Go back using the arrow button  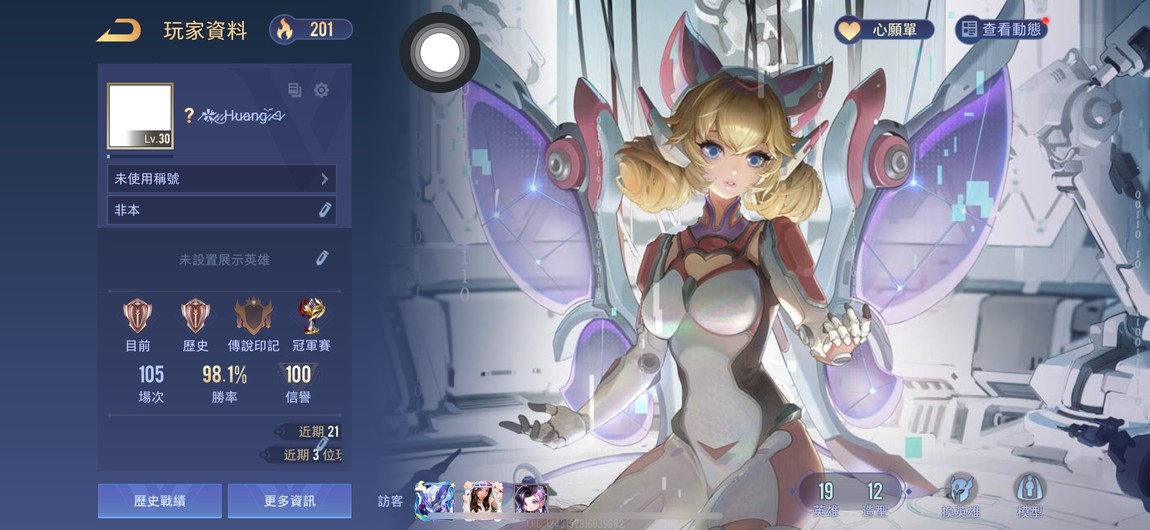click(x=118, y=30)
